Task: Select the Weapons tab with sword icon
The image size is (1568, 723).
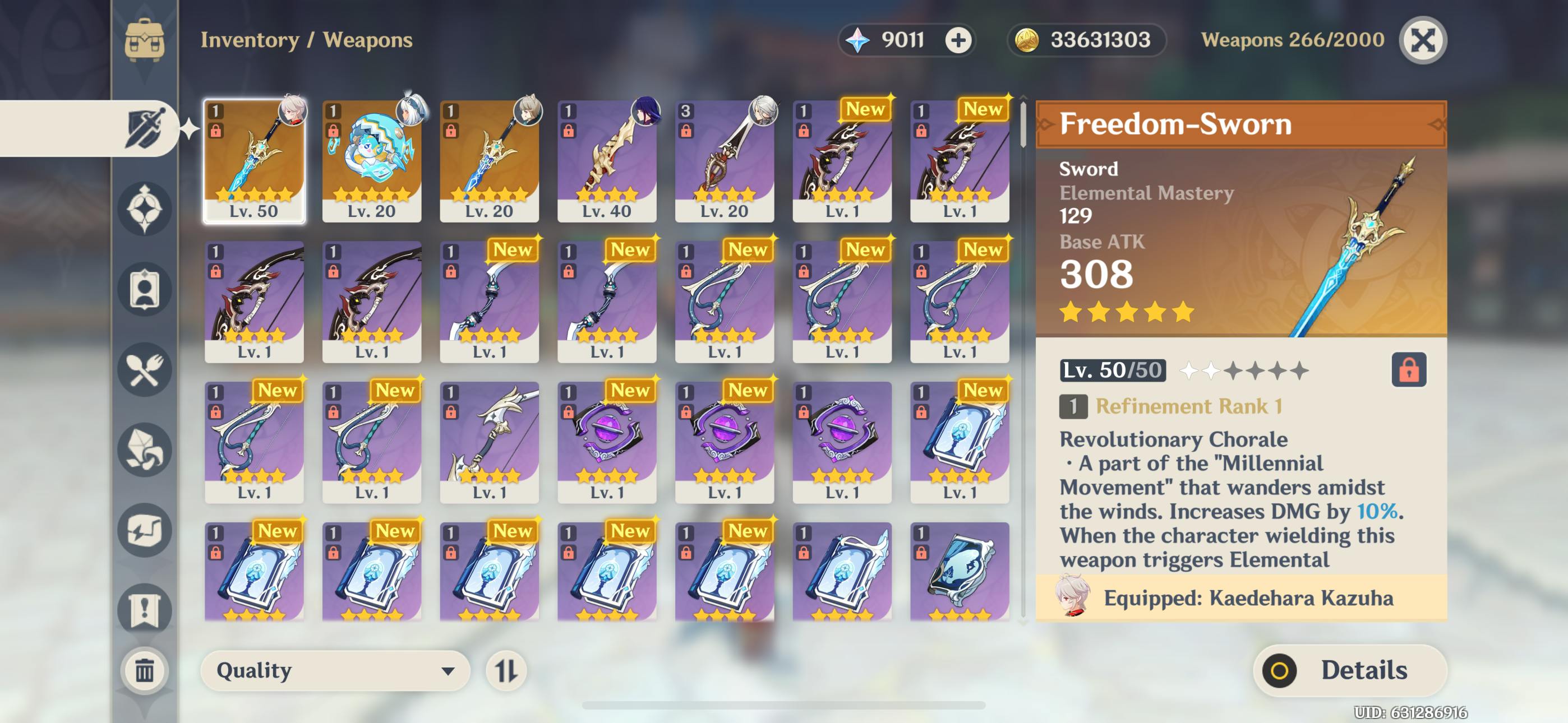Action: (x=144, y=128)
